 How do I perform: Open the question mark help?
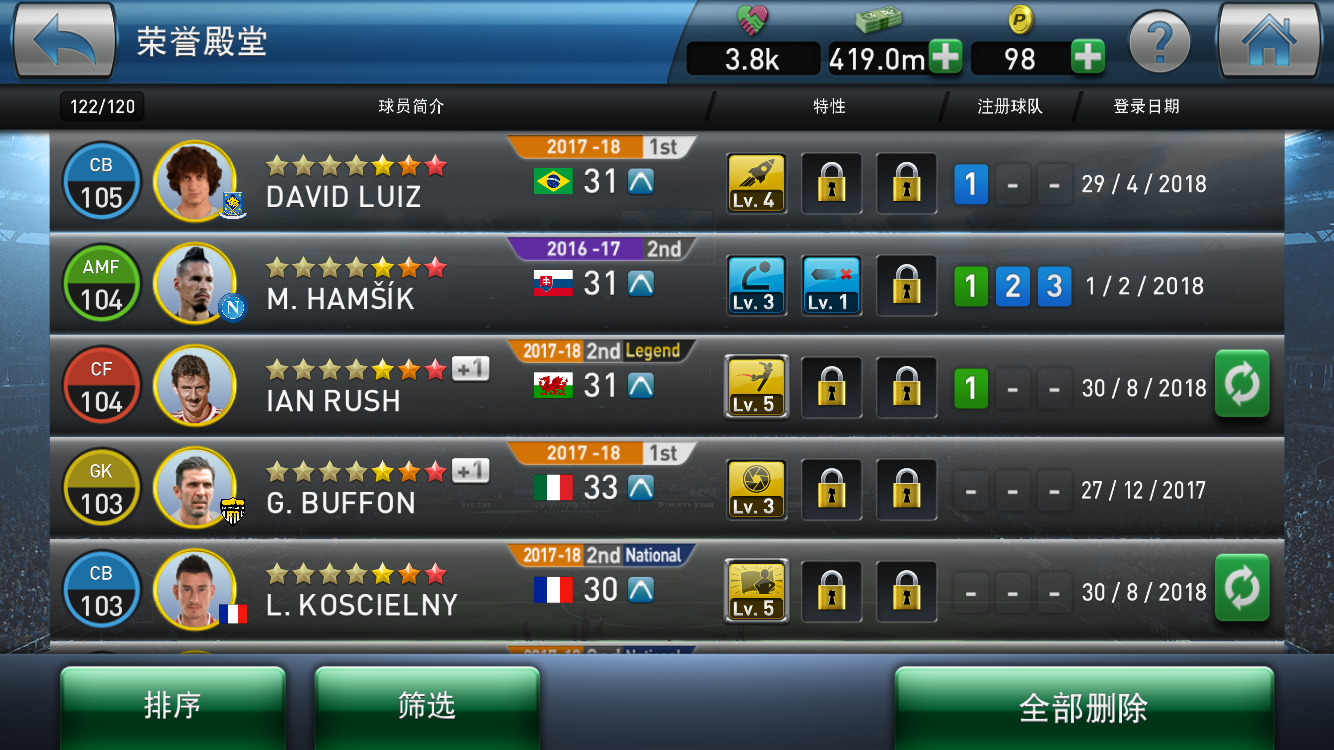point(1159,43)
